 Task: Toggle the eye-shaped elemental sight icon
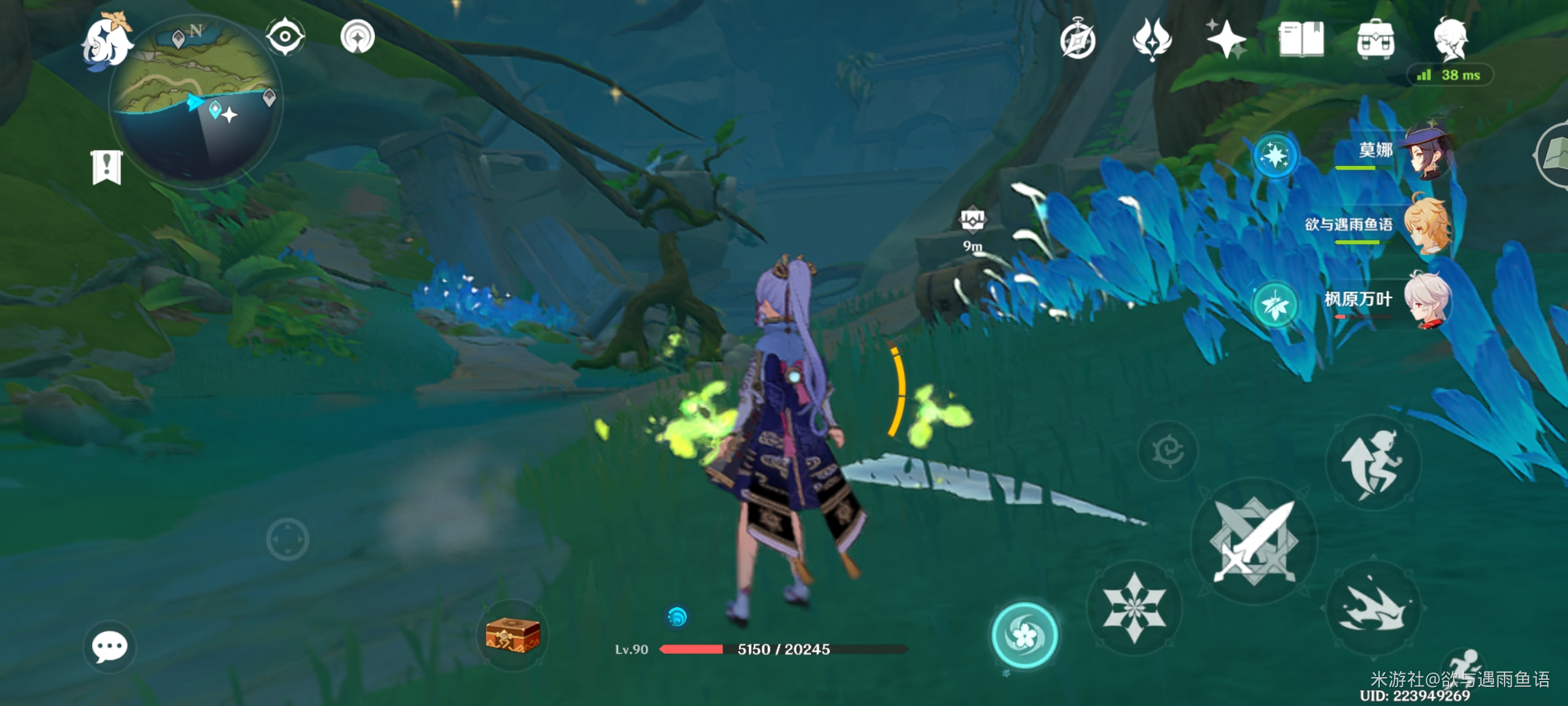(x=285, y=36)
